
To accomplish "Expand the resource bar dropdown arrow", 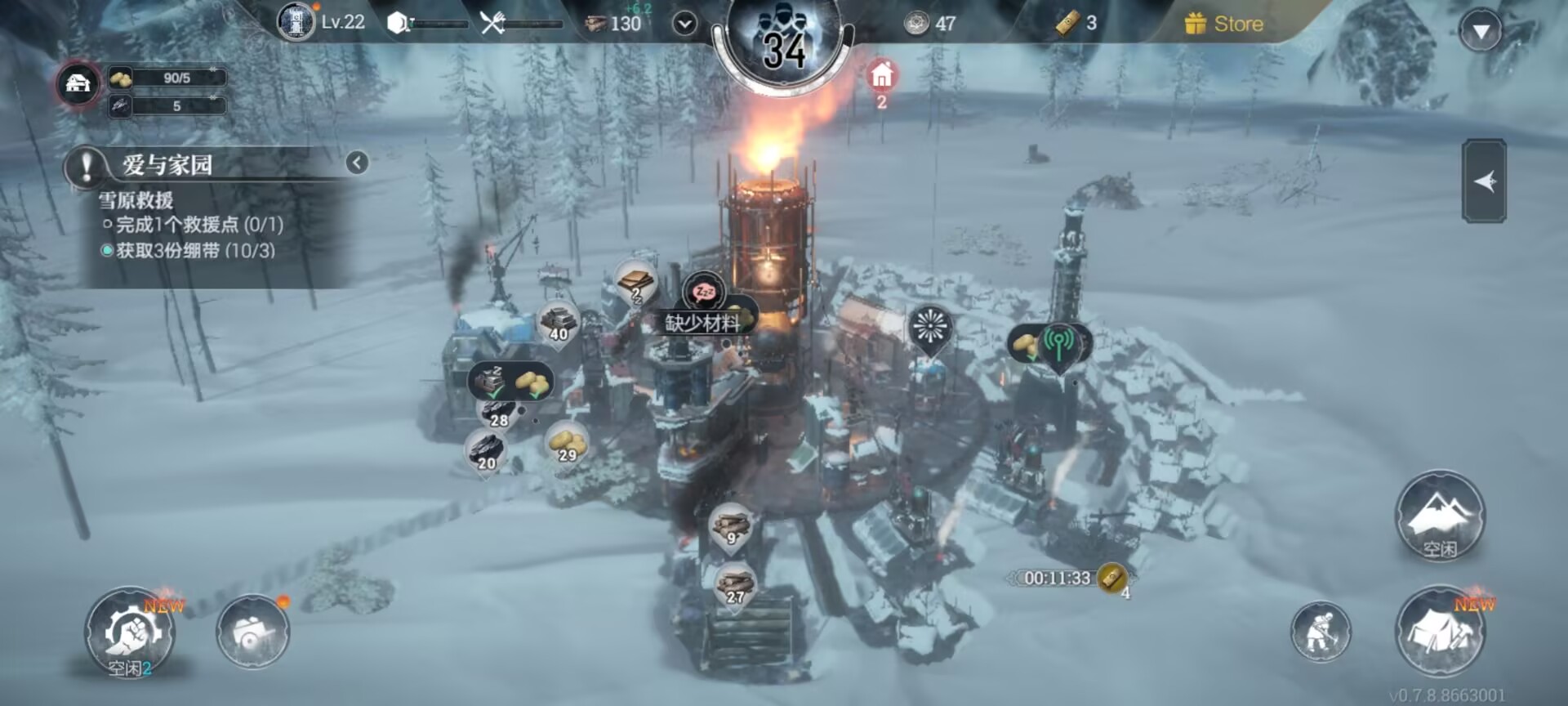I will pyautogui.click(x=684, y=24).
